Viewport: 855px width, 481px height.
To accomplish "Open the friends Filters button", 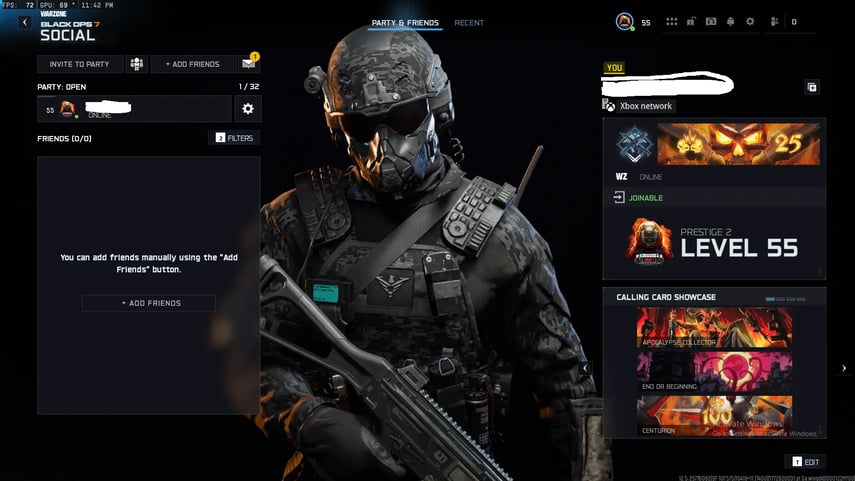I will tap(234, 138).
